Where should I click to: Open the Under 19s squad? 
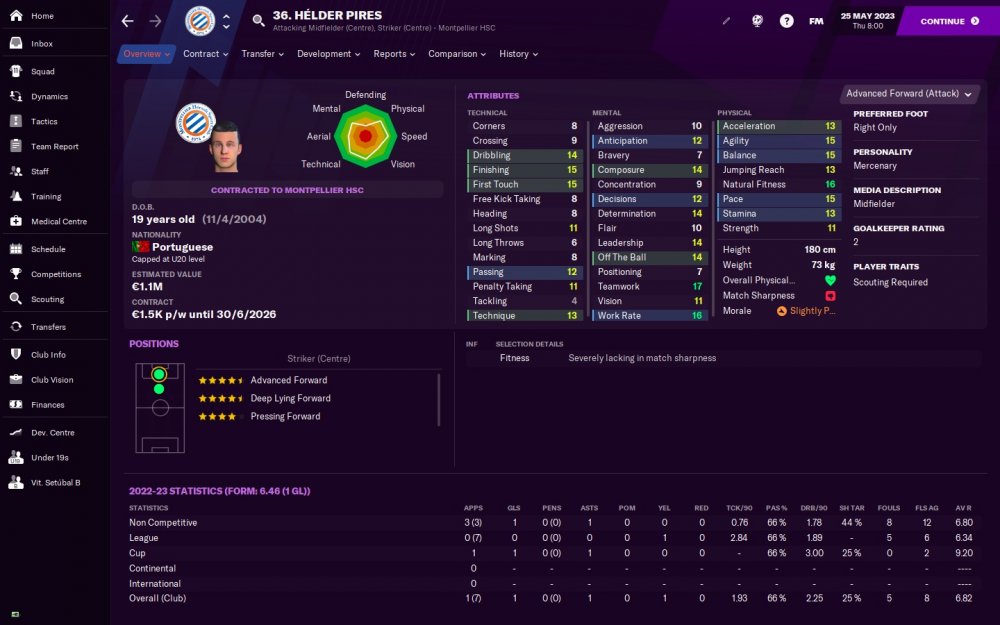[x=49, y=457]
